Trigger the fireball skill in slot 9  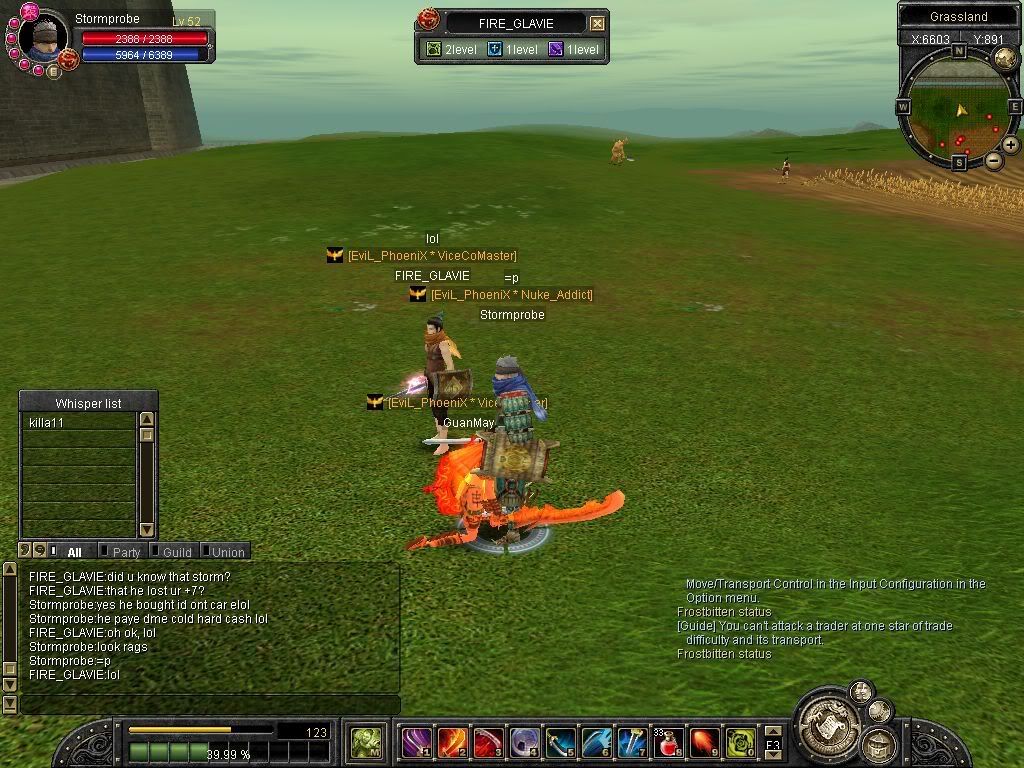point(705,743)
